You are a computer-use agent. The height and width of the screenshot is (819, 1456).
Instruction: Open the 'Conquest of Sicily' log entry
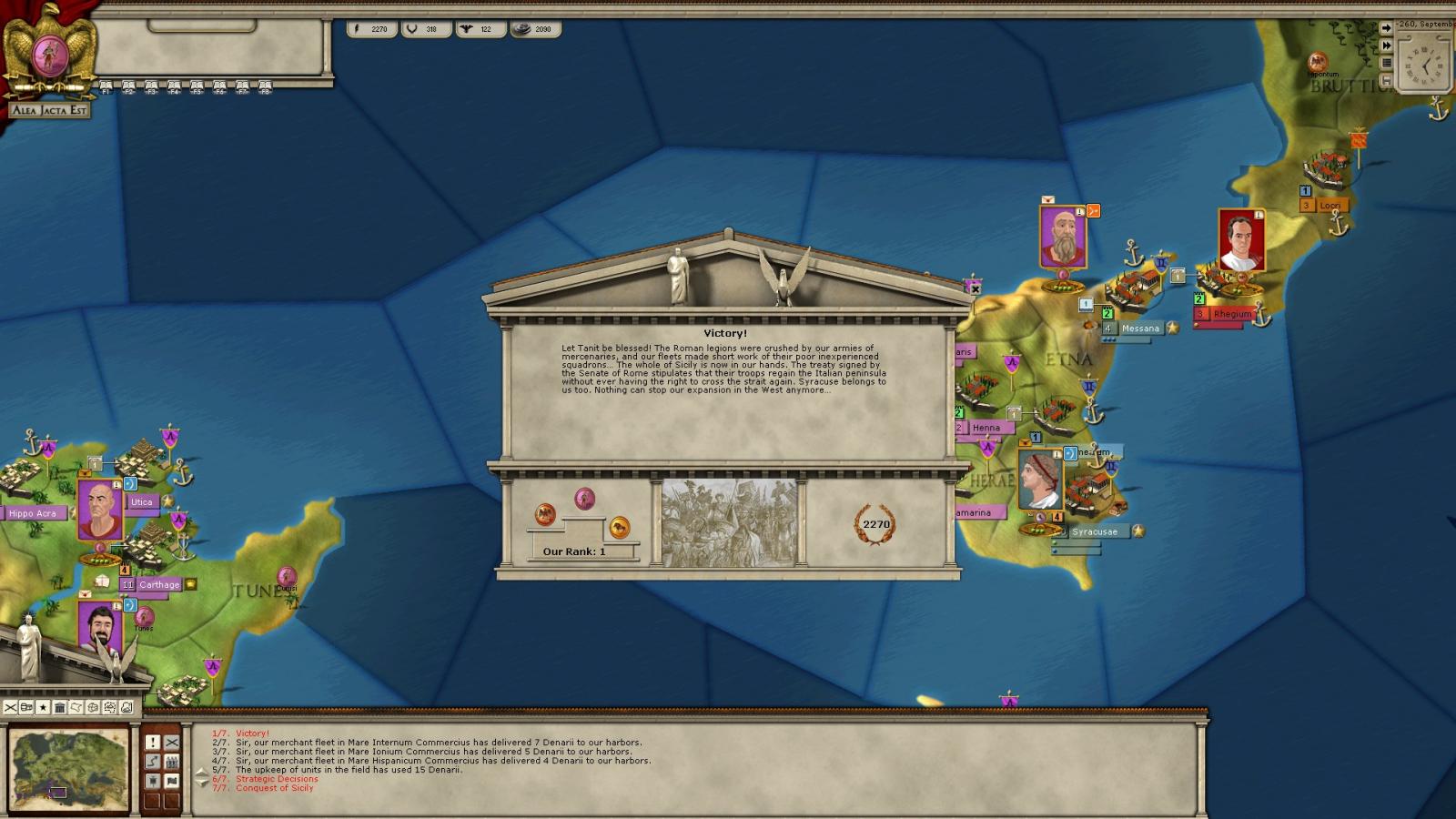274,788
